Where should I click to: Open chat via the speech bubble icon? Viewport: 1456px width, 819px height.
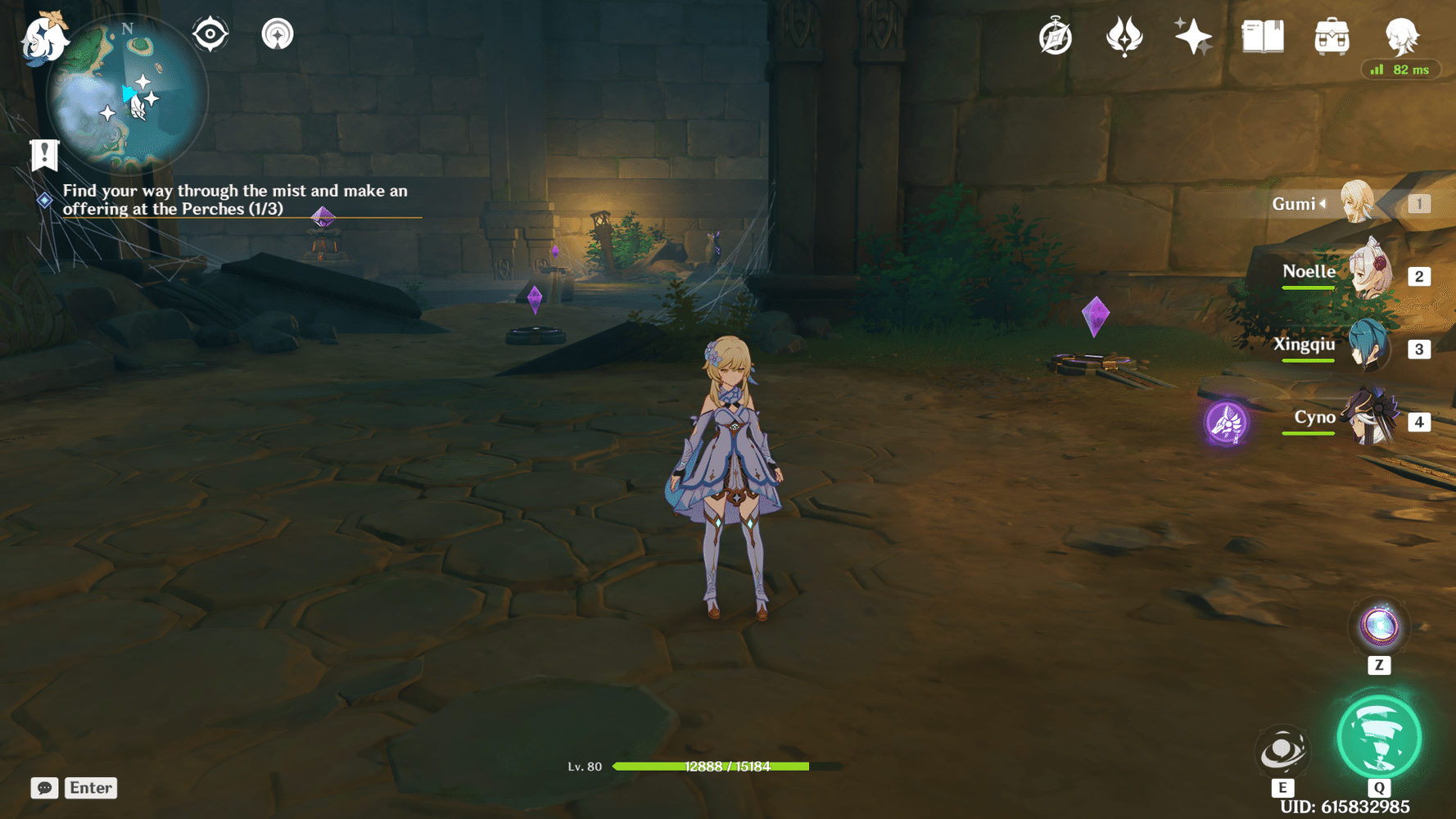click(45, 788)
